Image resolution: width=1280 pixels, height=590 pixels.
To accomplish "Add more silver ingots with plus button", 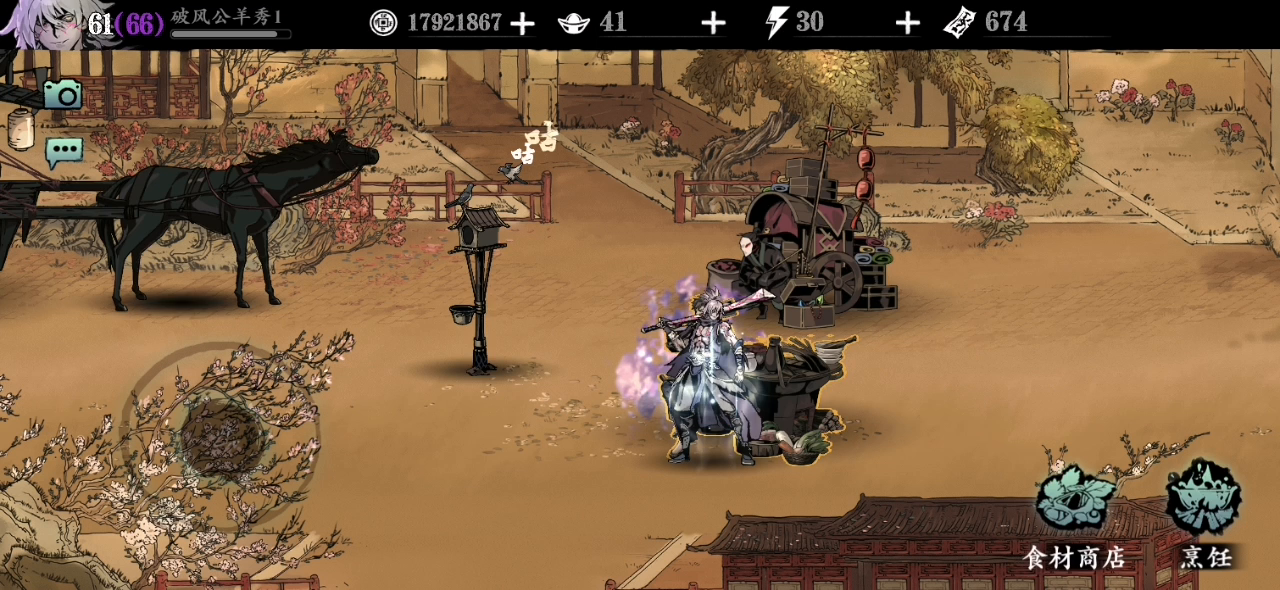I will point(713,23).
